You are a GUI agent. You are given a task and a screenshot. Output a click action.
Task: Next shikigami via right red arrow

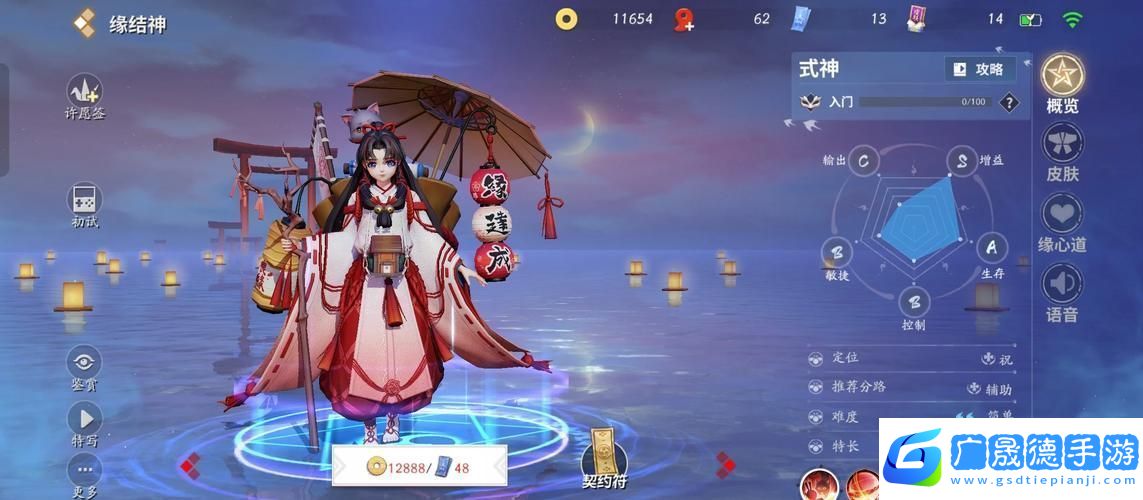(x=726, y=464)
